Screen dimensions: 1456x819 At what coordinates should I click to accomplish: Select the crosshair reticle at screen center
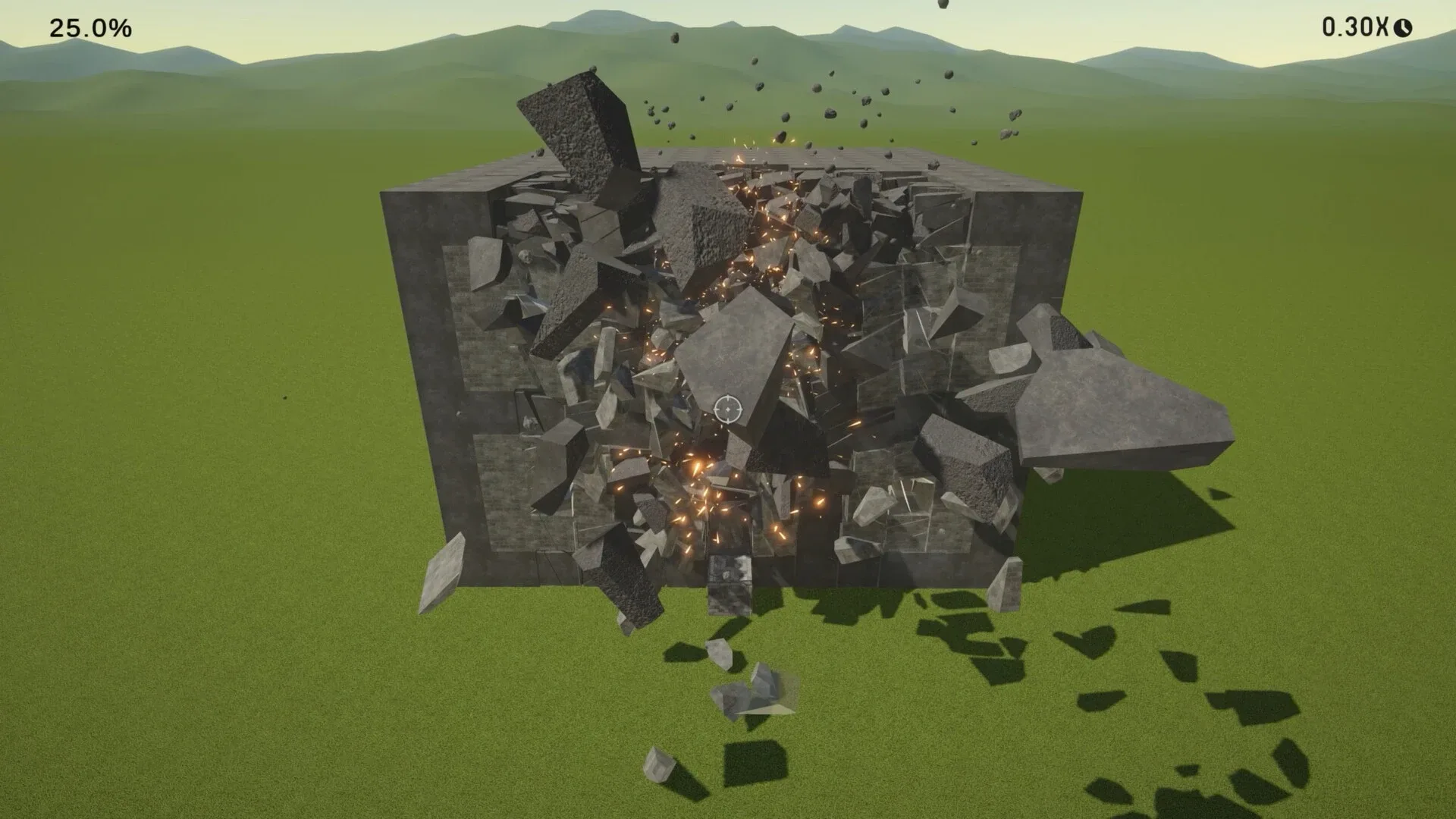tap(727, 409)
